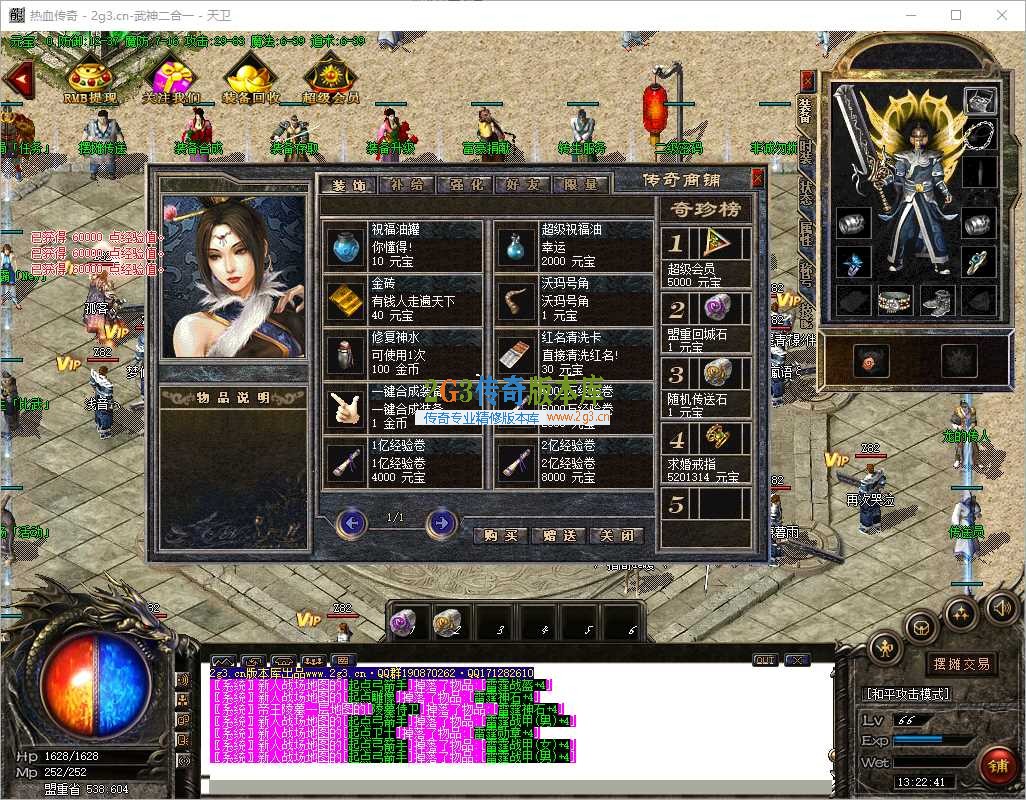Click the 赠送 gift button

558,536
